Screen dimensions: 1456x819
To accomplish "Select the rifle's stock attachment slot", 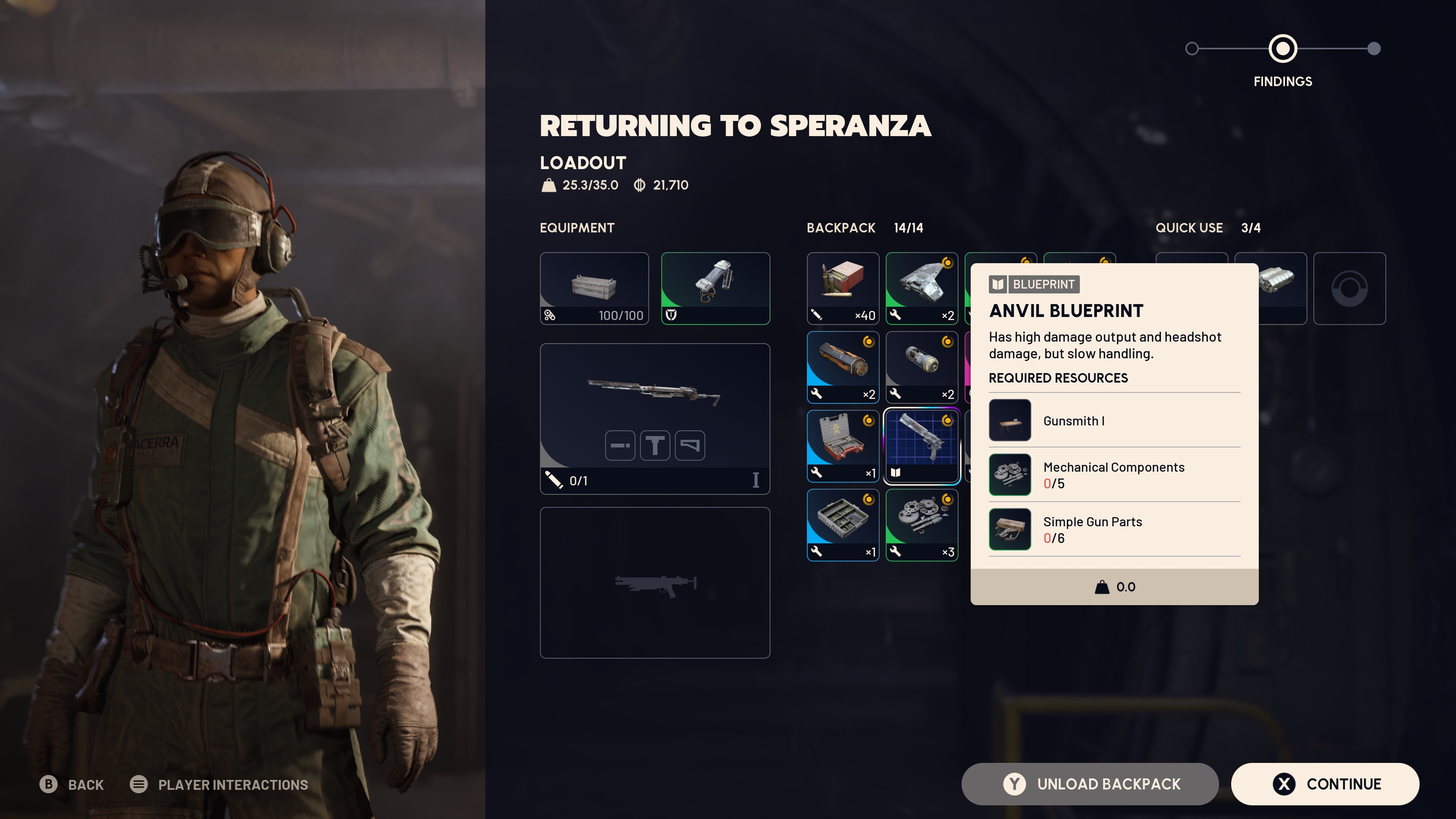I will click(690, 446).
